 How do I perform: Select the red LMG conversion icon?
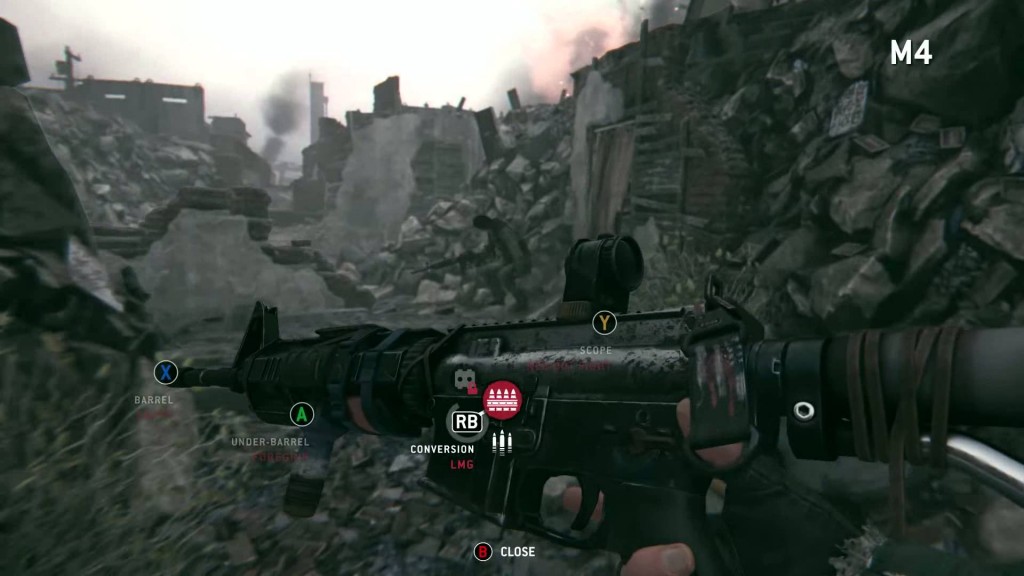click(x=502, y=399)
